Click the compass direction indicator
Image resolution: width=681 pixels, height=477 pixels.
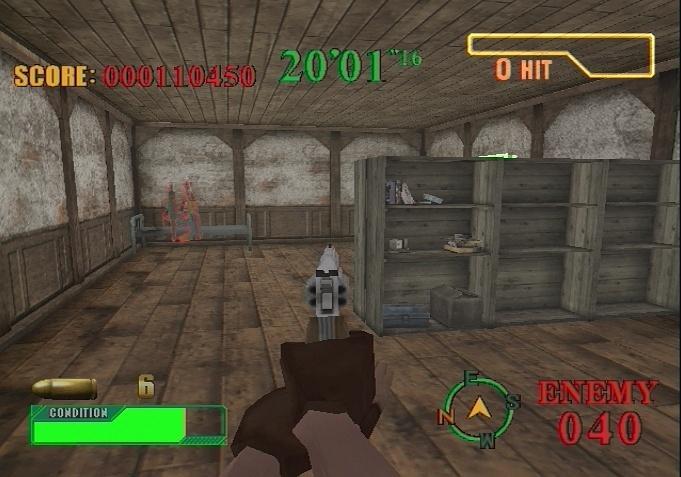(483, 409)
